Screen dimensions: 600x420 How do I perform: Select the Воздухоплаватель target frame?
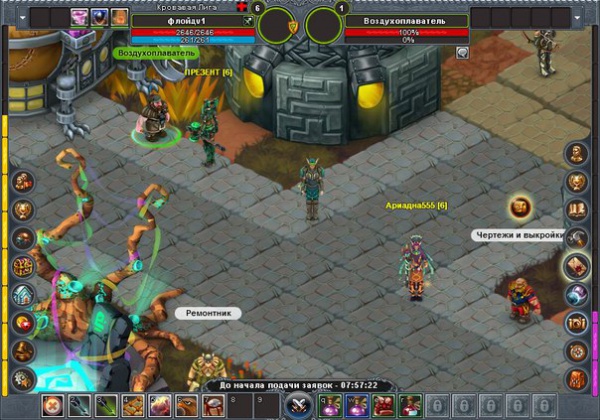(x=406, y=20)
